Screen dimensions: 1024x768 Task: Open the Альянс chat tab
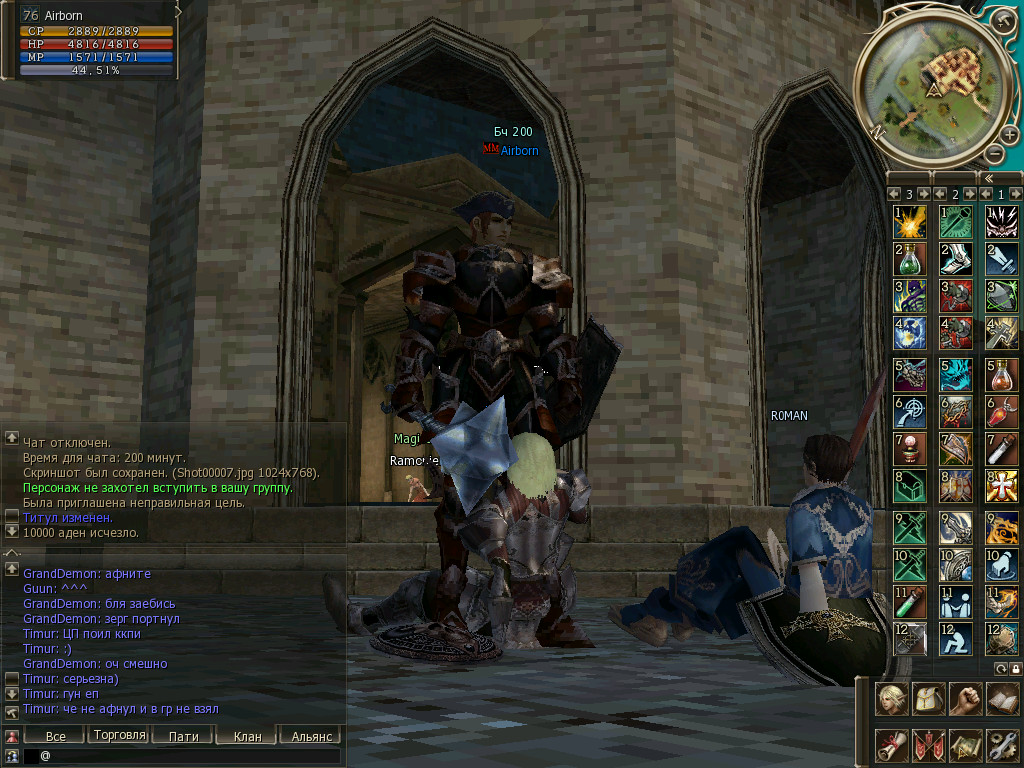click(311, 736)
